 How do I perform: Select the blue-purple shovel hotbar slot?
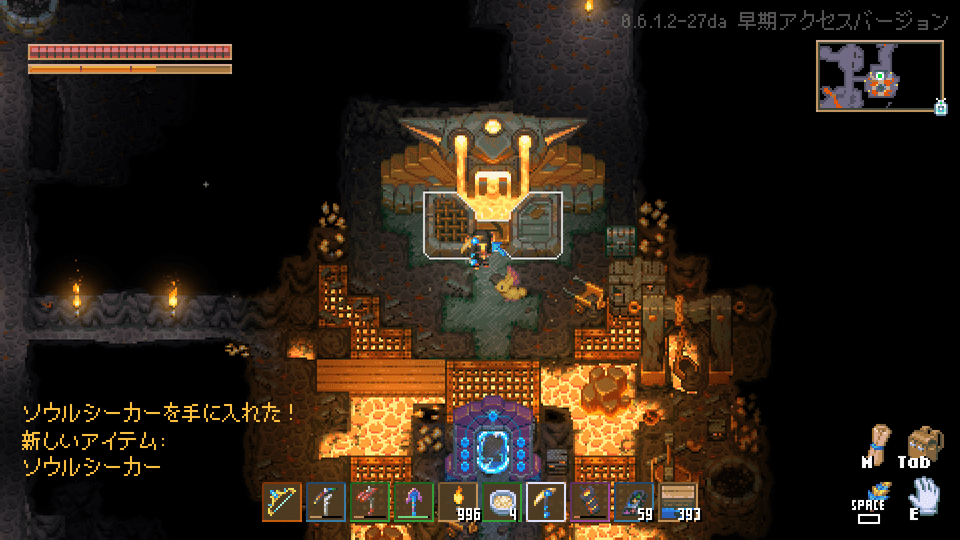tap(414, 502)
